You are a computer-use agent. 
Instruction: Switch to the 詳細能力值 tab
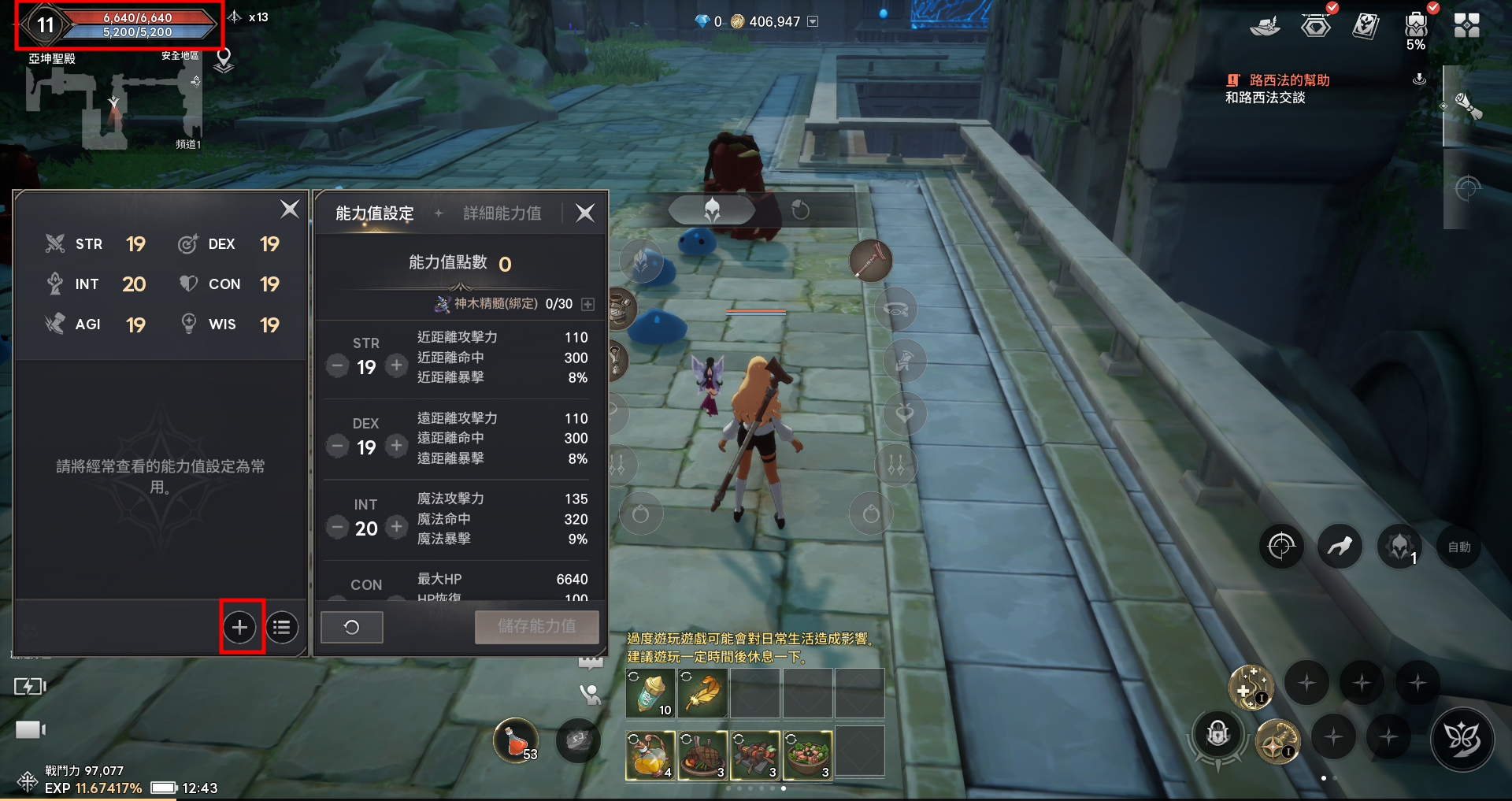[502, 213]
